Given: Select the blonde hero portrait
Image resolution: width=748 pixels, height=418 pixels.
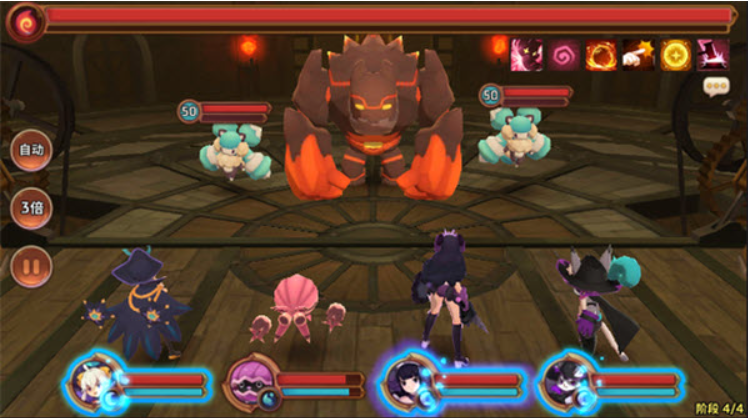Looking at the screenshot, I should pyautogui.click(x=92, y=382).
